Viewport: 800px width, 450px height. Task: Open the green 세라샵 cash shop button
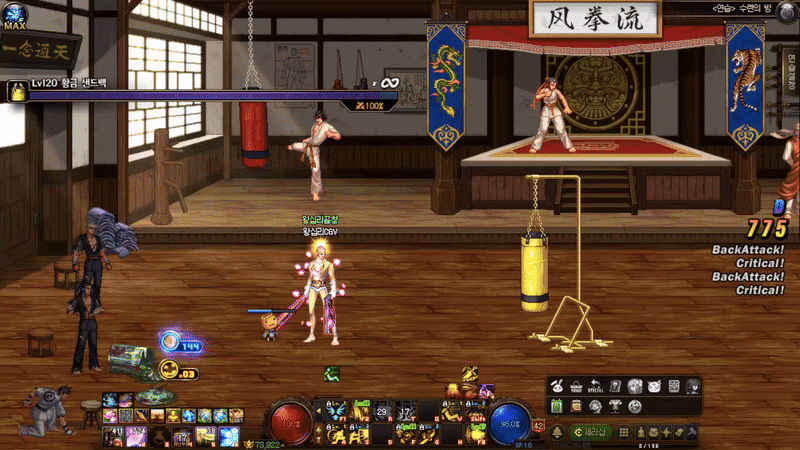point(590,431)
